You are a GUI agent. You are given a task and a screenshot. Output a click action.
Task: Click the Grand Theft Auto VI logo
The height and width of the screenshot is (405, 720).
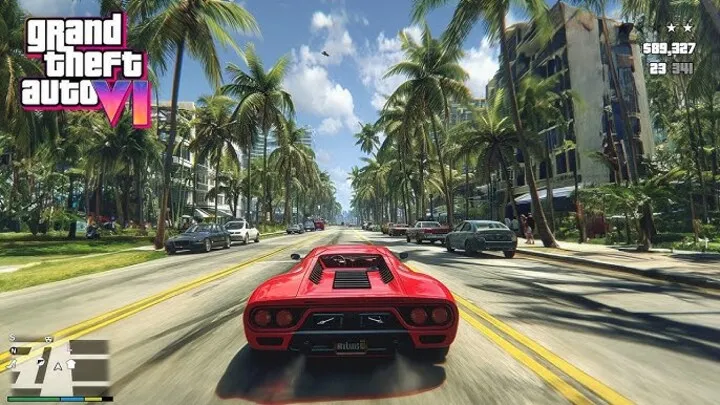tap(85, 68)
